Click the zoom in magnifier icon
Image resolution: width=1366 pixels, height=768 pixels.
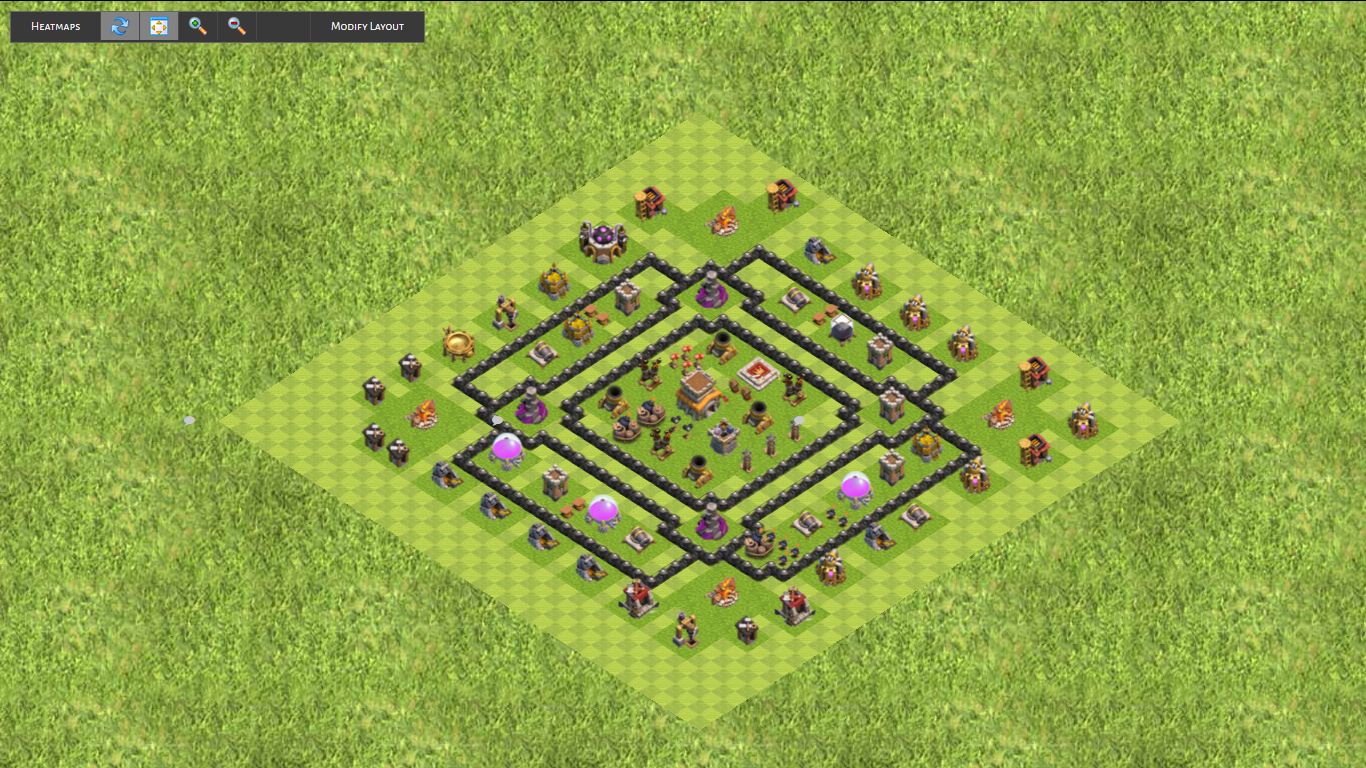(196, 27)
